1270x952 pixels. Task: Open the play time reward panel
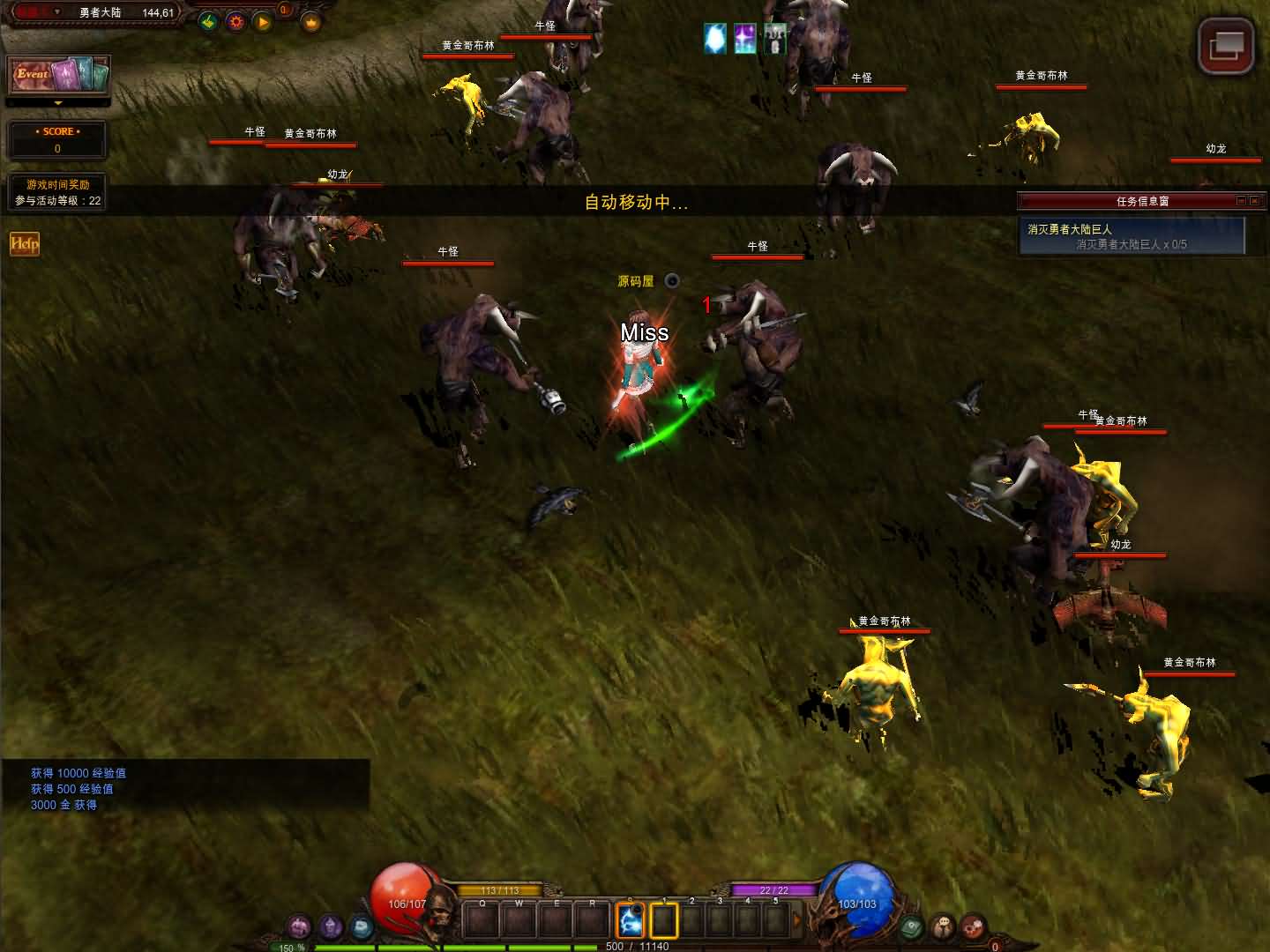pos(57,192)
